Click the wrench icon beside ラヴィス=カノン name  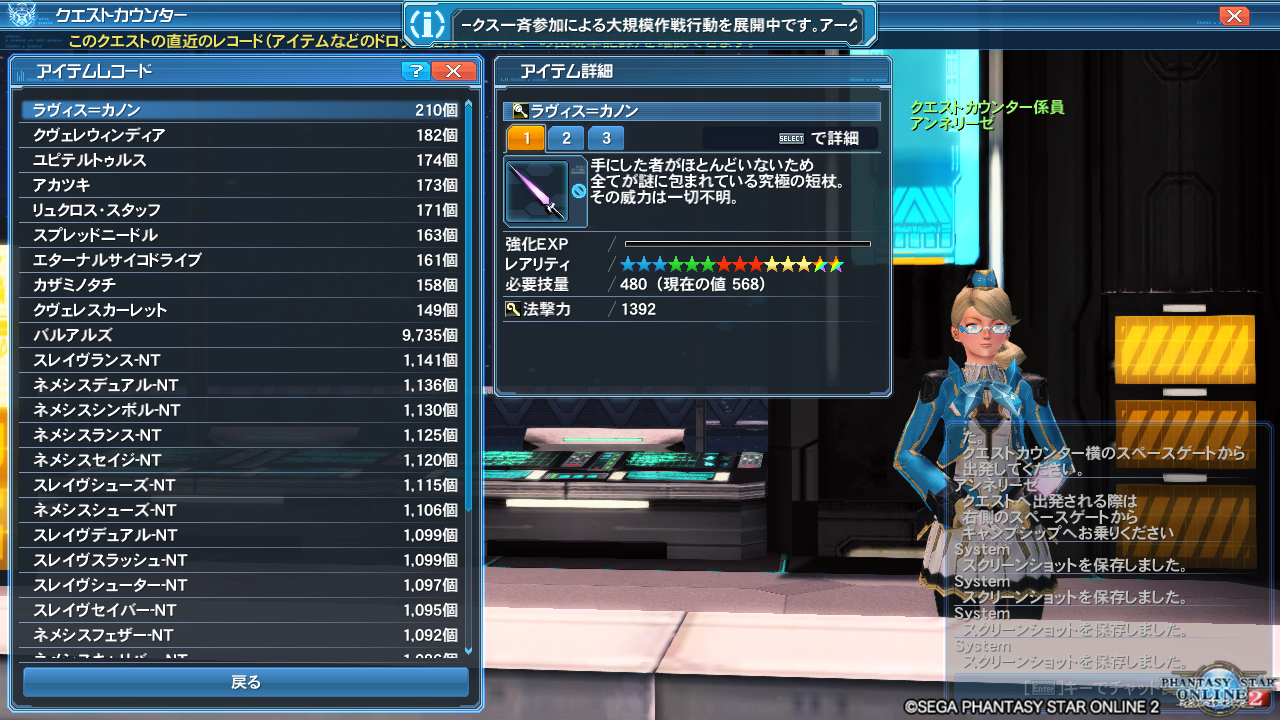[x=519, y=109]
